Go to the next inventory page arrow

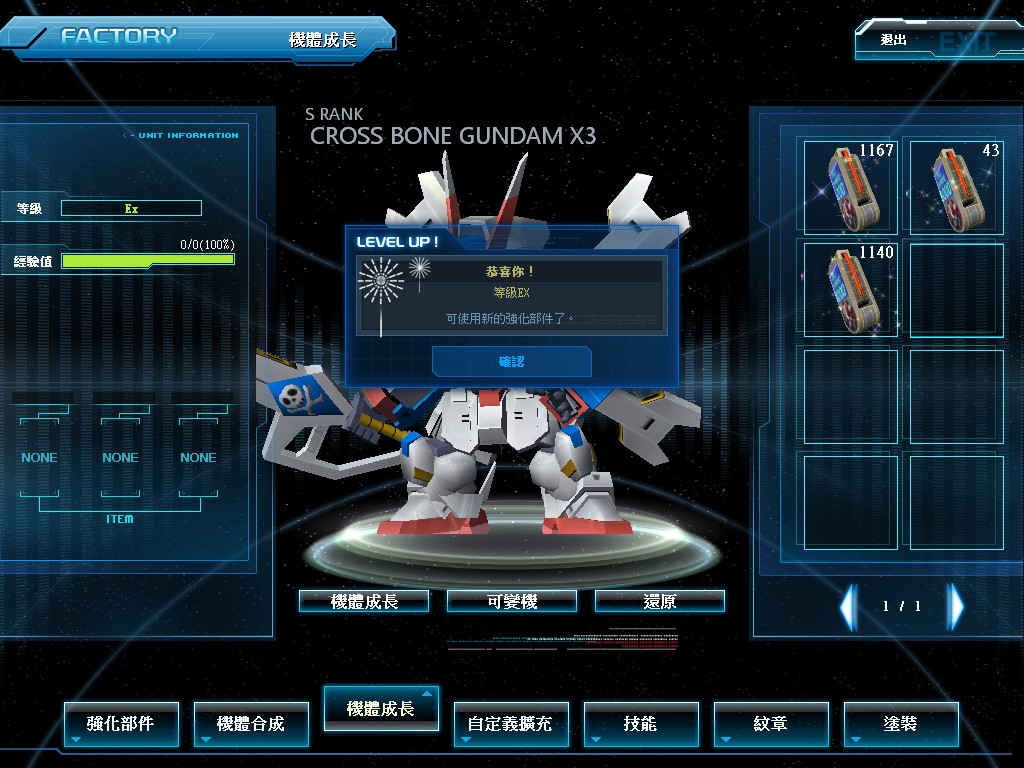pyautogui.click(x=956, y=606)
